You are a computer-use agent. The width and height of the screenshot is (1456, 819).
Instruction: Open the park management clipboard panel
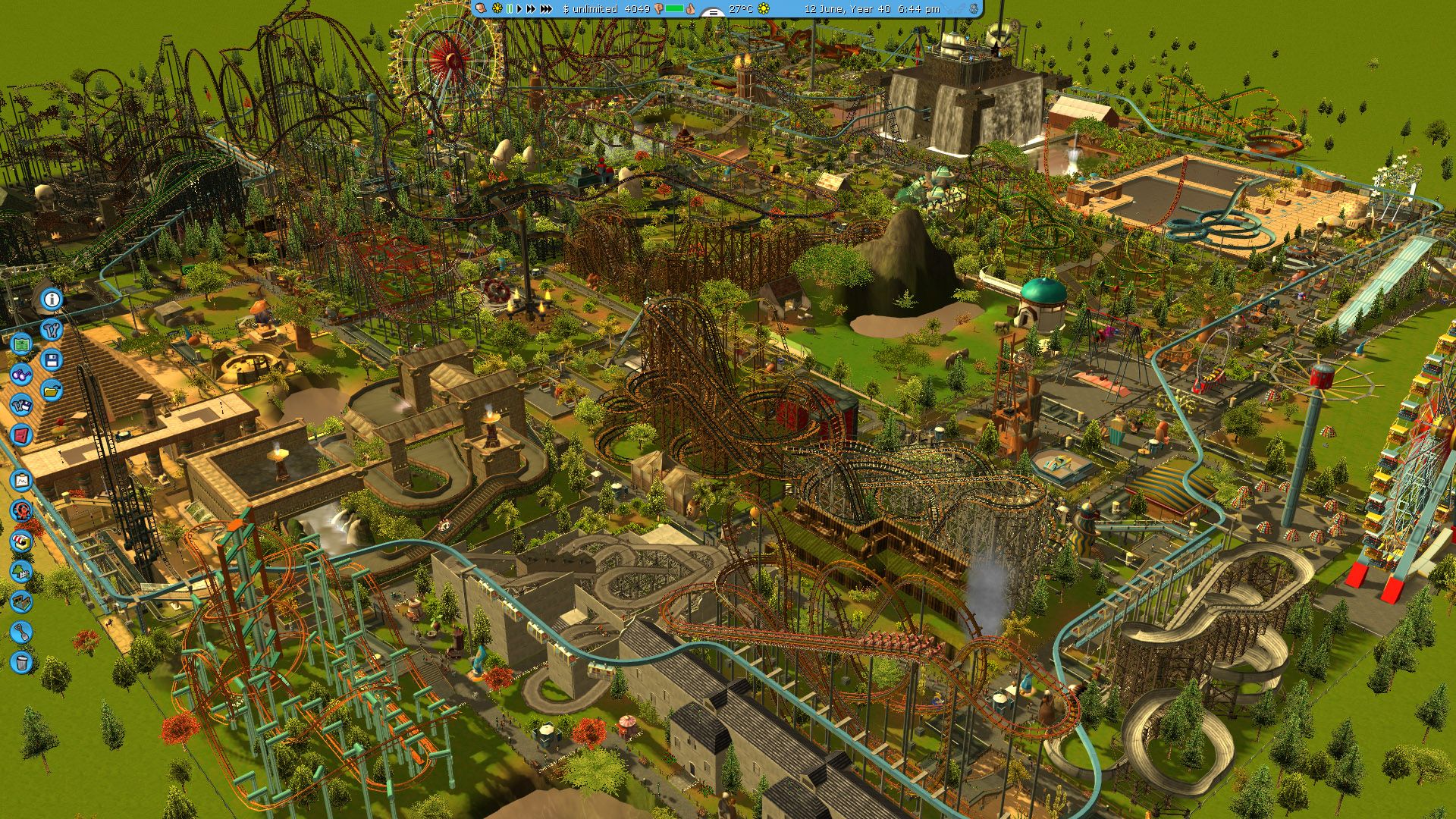[20, 480]
